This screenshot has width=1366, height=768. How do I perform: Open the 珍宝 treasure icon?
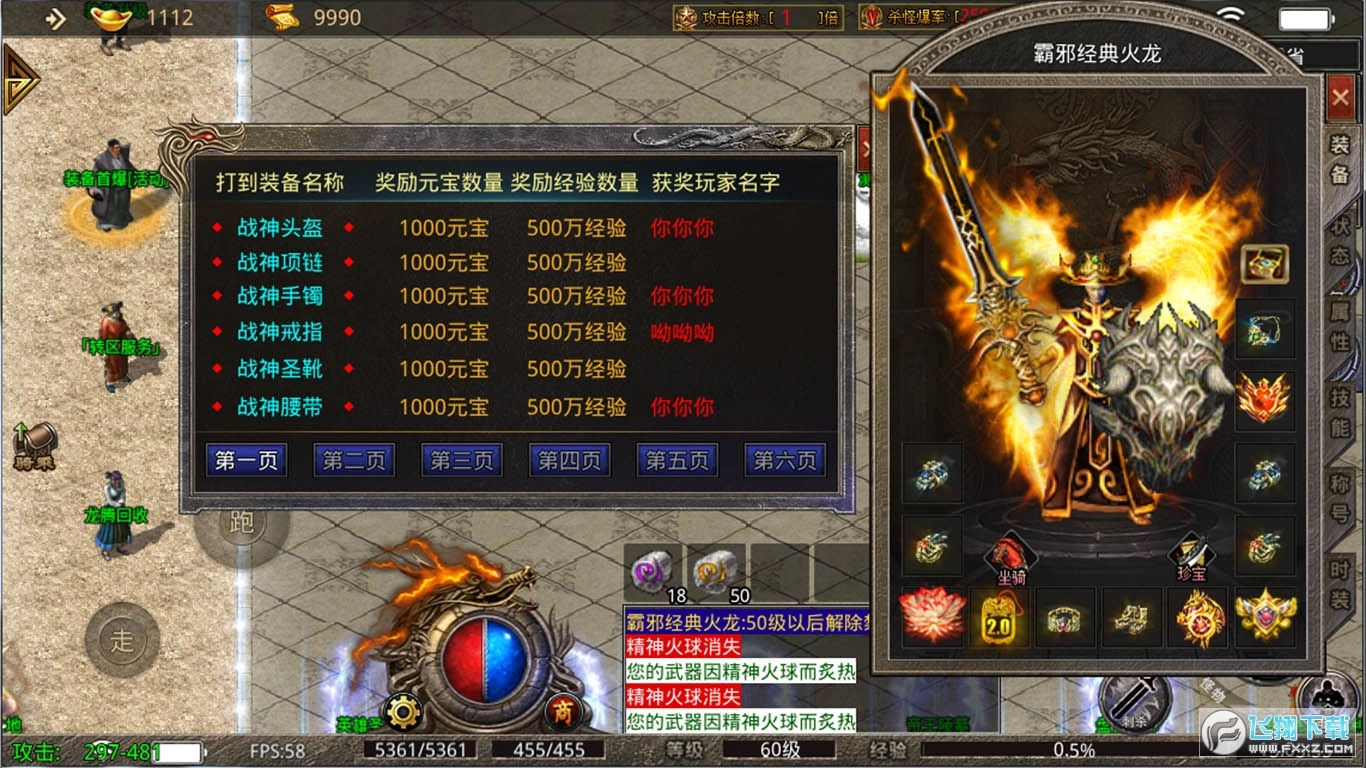[1192, 553]
